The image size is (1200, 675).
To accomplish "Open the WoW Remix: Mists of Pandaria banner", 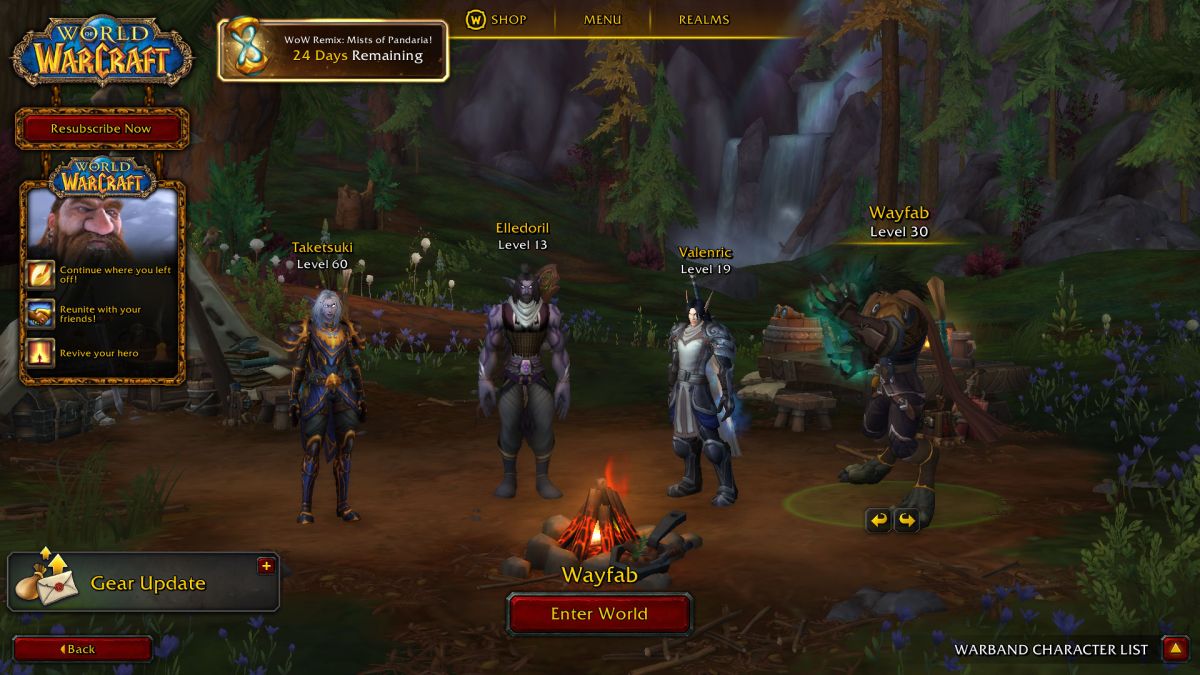I will pyautogui.click(x=333, y=49).
